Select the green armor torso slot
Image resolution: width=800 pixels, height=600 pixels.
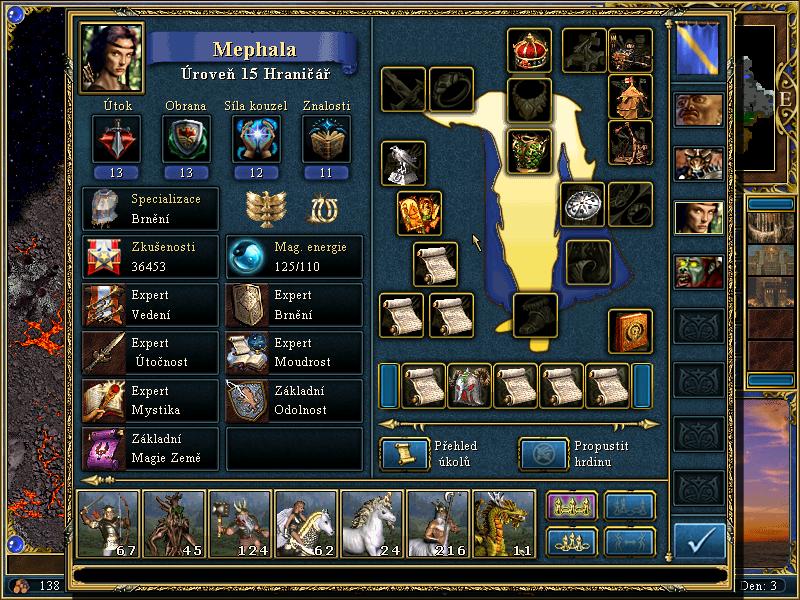[529, 152]
